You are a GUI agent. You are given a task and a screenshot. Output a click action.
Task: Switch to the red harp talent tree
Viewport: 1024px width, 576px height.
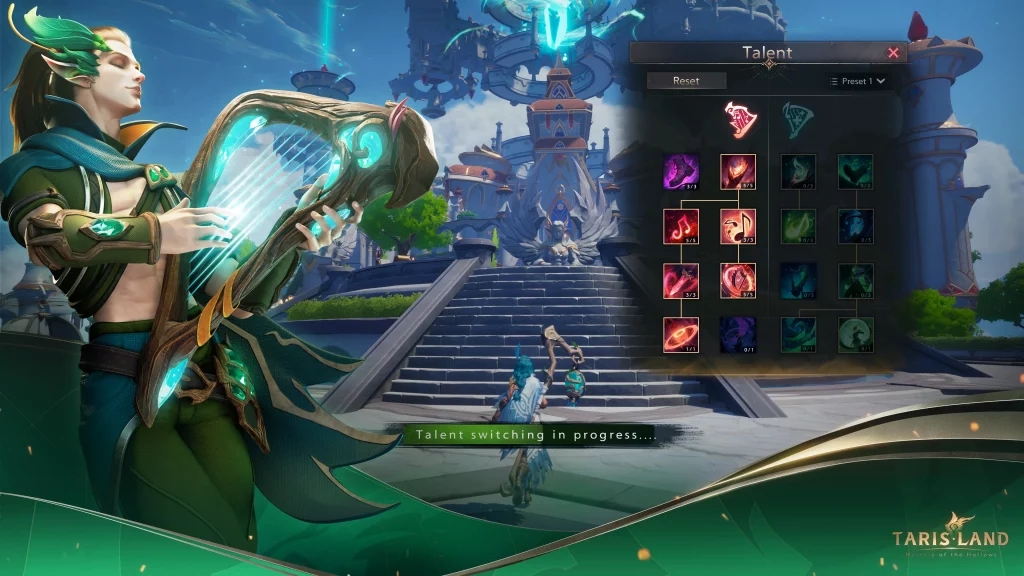[x=741, y=119]
